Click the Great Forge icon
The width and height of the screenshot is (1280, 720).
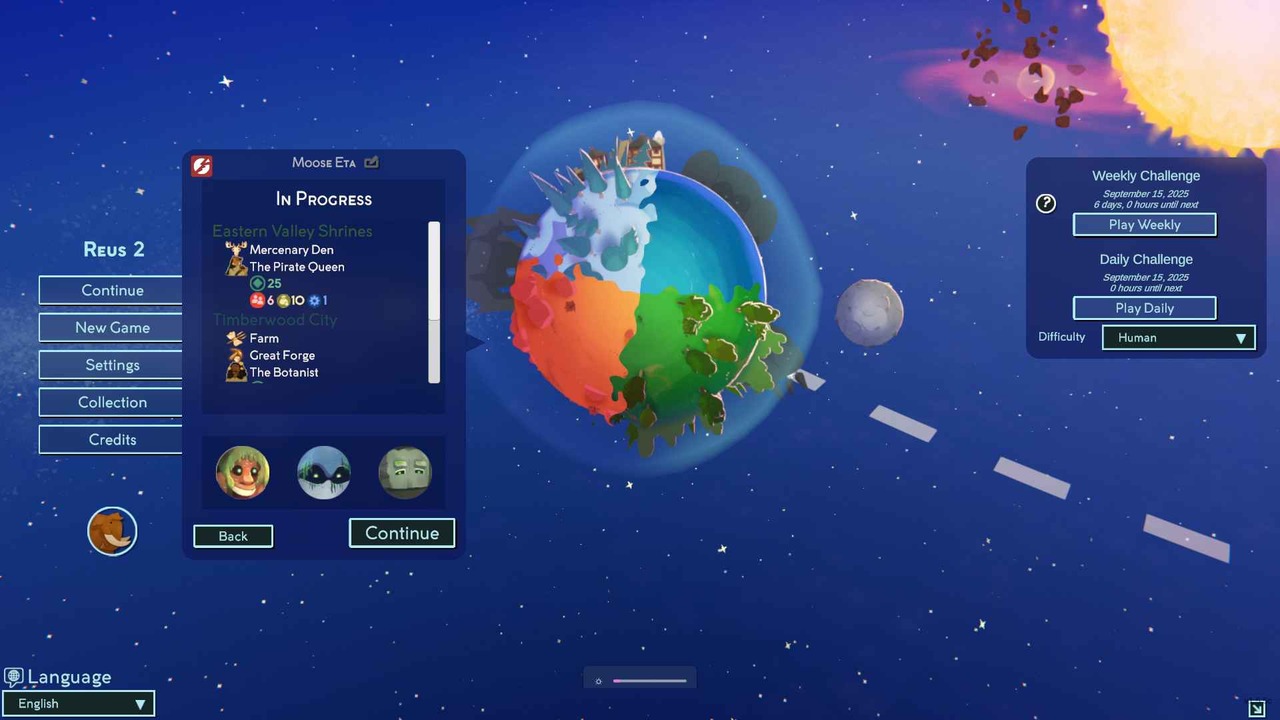point(237,355)
